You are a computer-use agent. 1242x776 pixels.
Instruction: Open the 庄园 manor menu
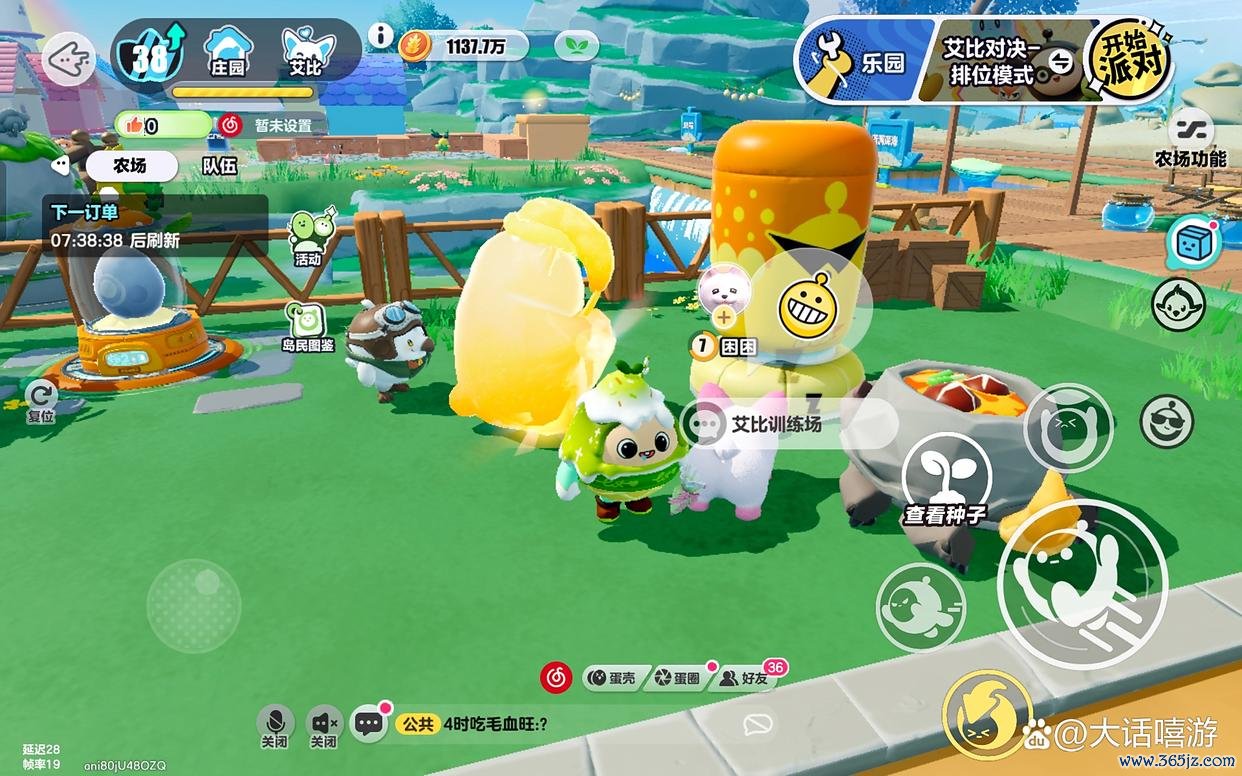coord(227,52)
